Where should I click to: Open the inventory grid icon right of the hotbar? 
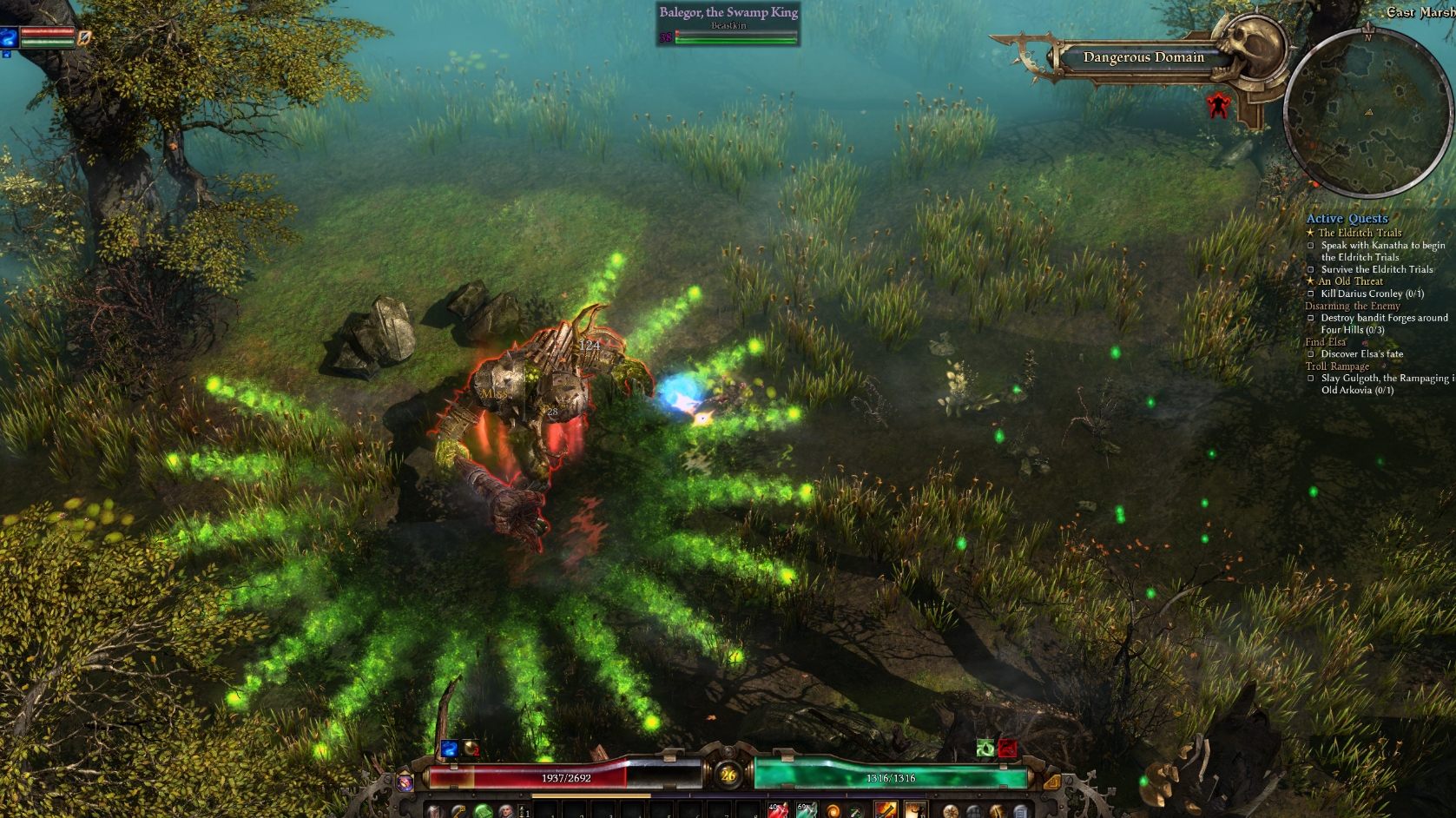click(x=974, y=811)
